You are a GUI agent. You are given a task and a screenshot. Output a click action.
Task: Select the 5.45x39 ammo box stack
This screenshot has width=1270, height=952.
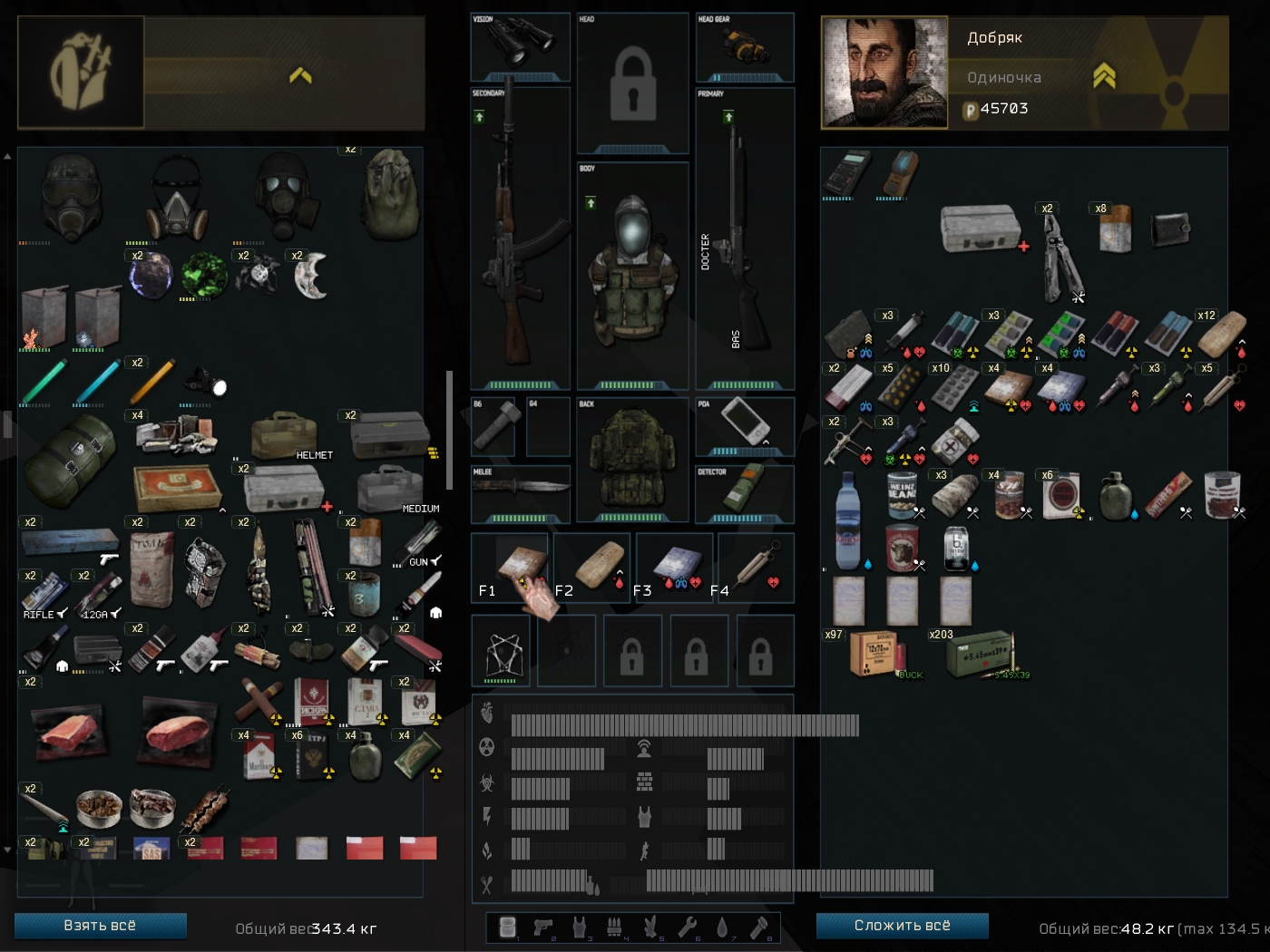pyautogui.click(x=979, y=654)
